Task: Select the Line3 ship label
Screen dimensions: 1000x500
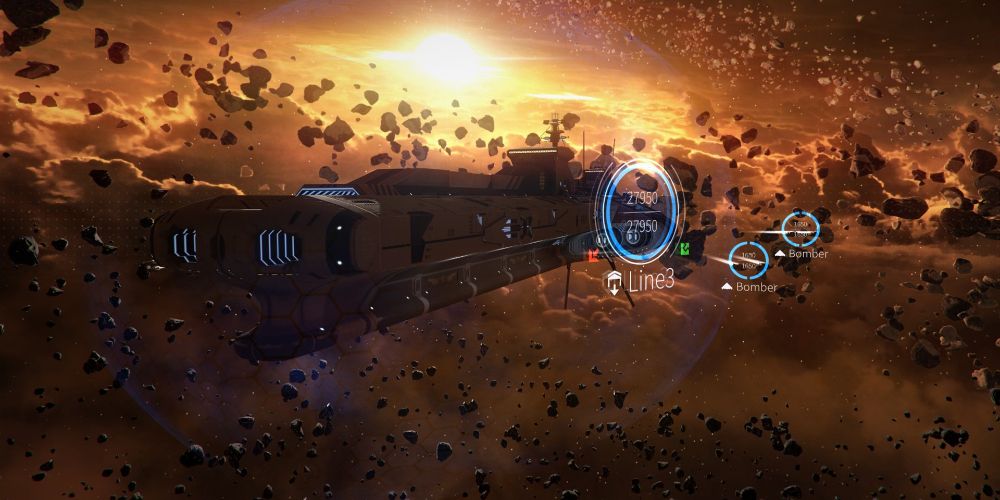Action: (x=648, y=281)
